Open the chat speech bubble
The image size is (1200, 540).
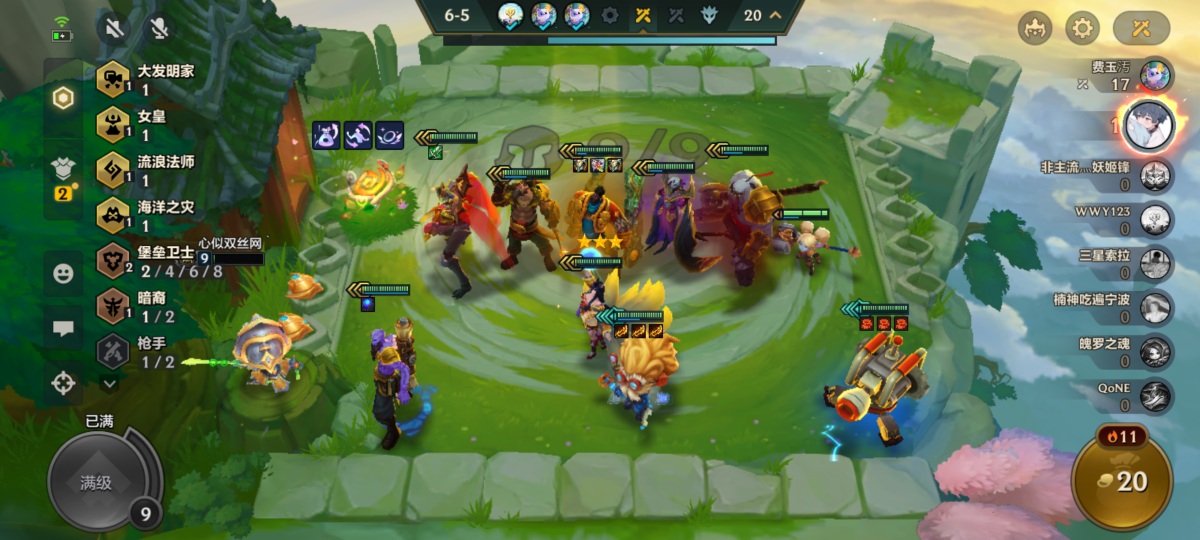point(63,327)
